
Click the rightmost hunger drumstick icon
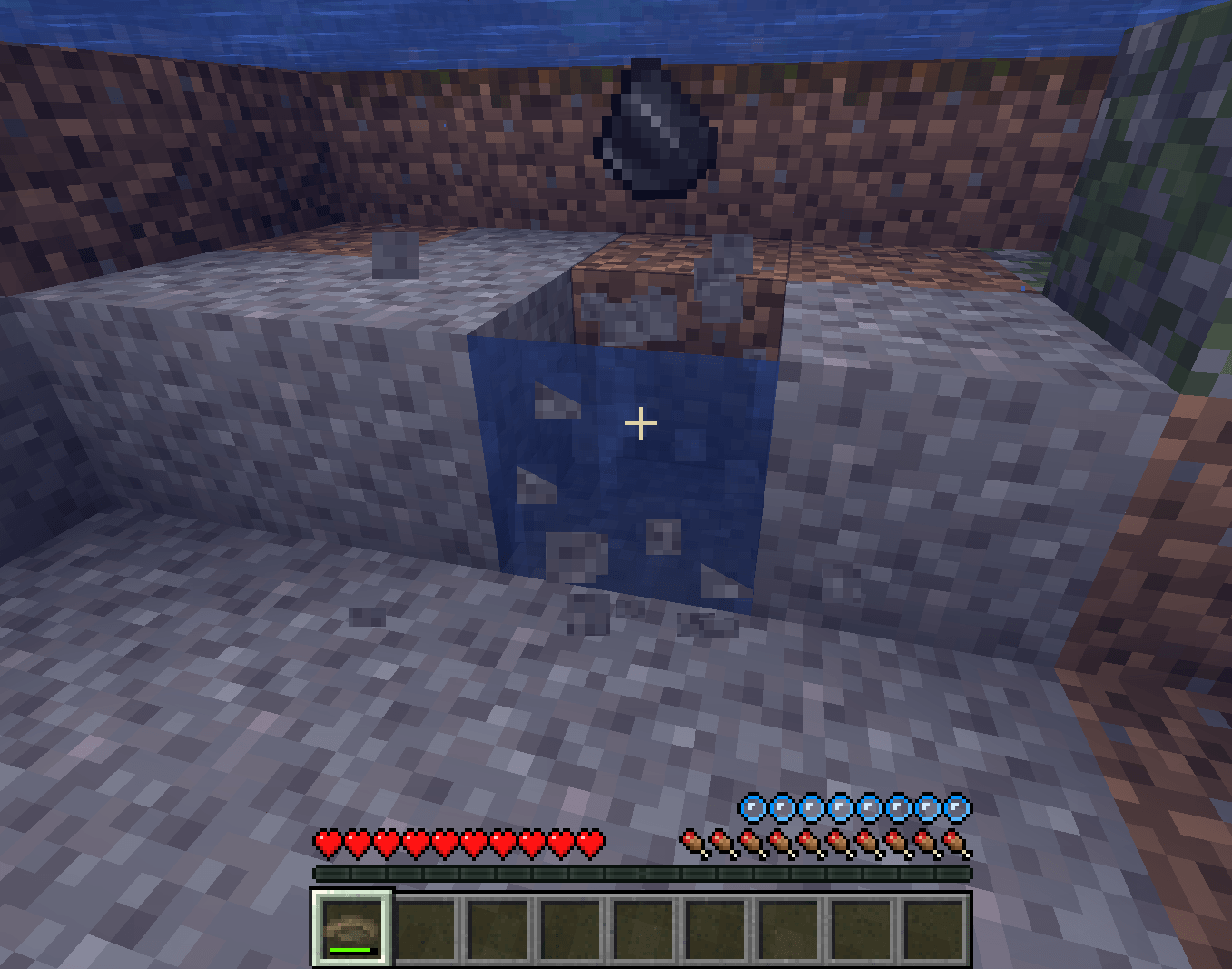pos(955,842)
